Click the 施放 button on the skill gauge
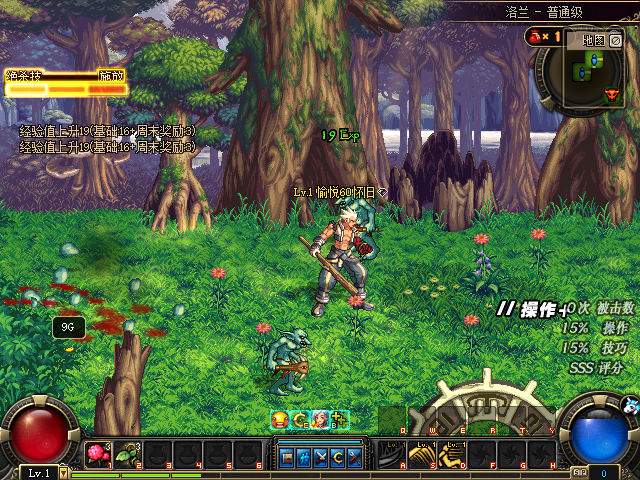The image size is (640, 480). (111, 75)
